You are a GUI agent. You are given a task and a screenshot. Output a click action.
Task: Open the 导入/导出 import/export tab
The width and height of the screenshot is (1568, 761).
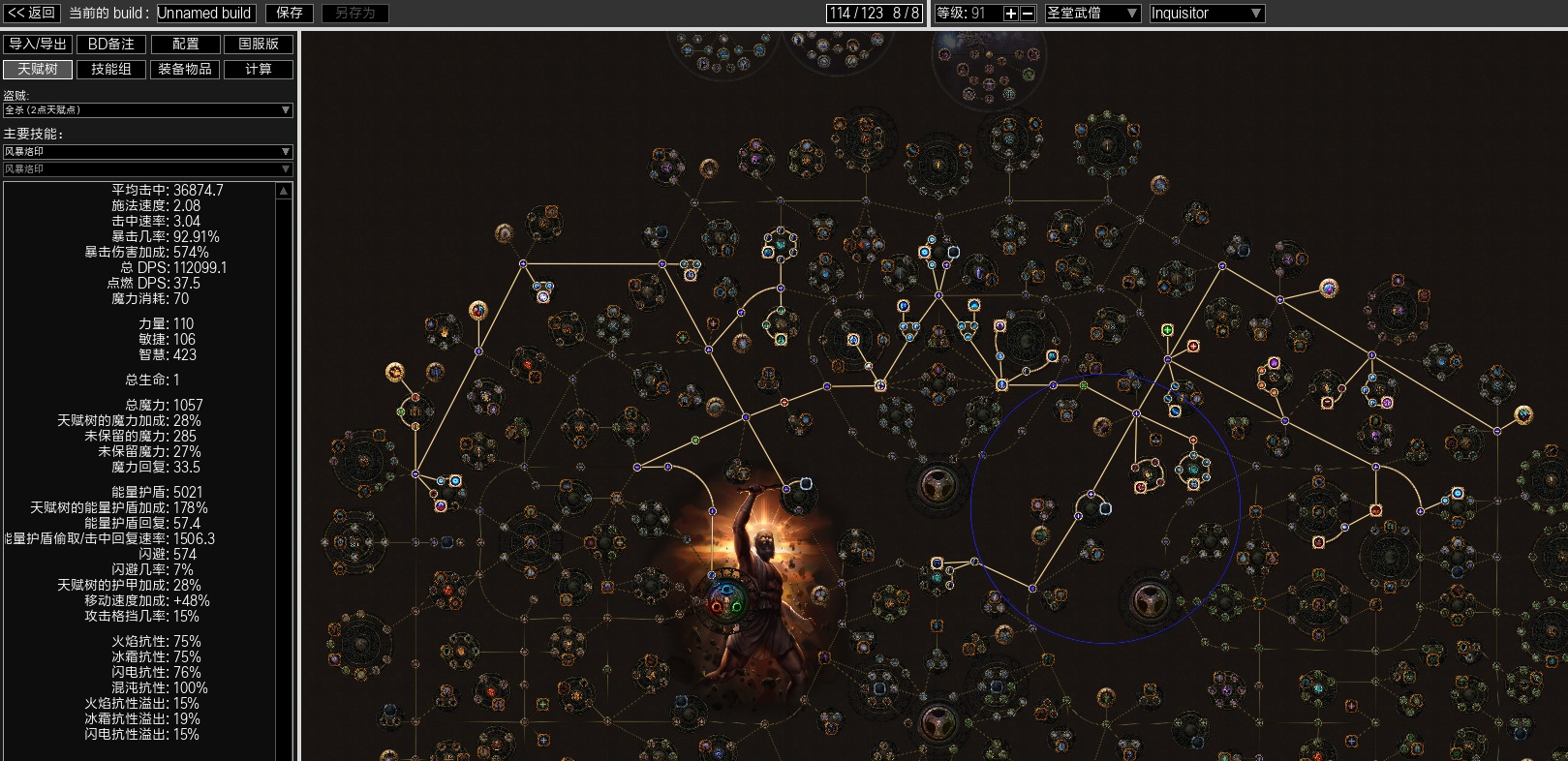tap(38, 44)
